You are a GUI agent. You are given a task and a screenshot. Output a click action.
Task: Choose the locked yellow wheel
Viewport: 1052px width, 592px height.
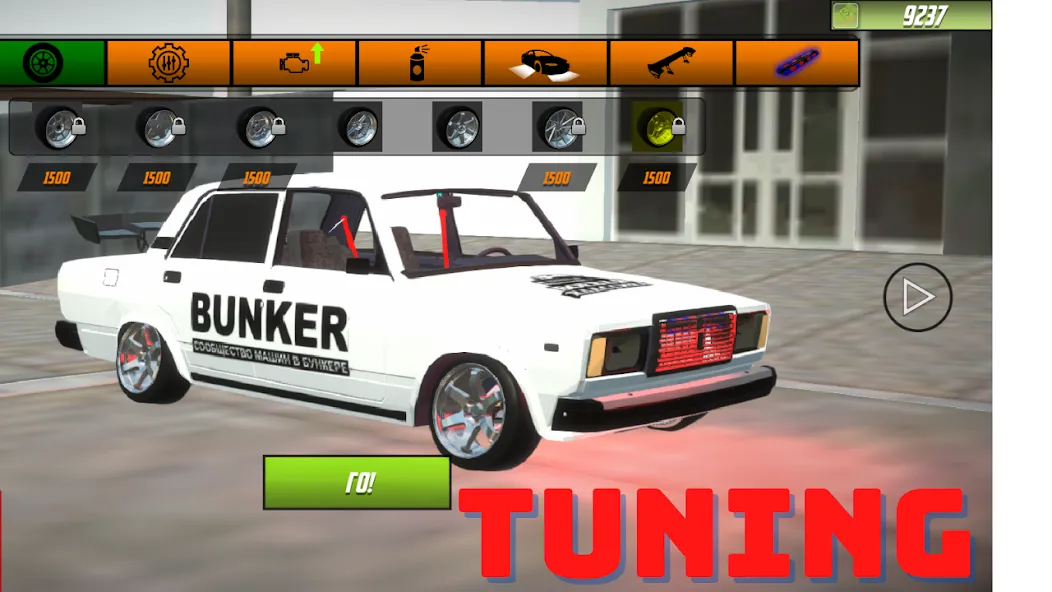click(660, 127)
